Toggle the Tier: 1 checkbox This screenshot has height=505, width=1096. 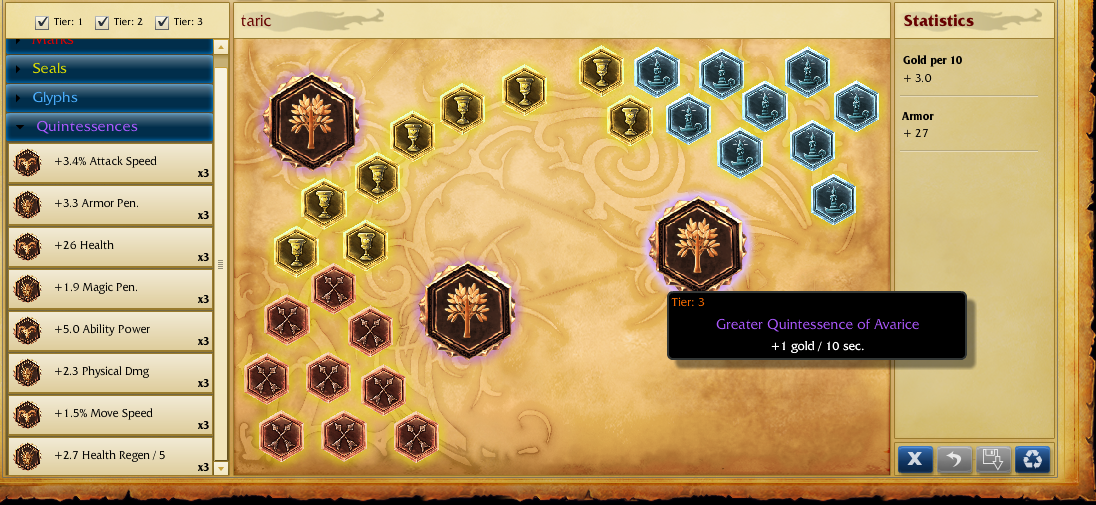pyautogui.click(x=42, y=22)
